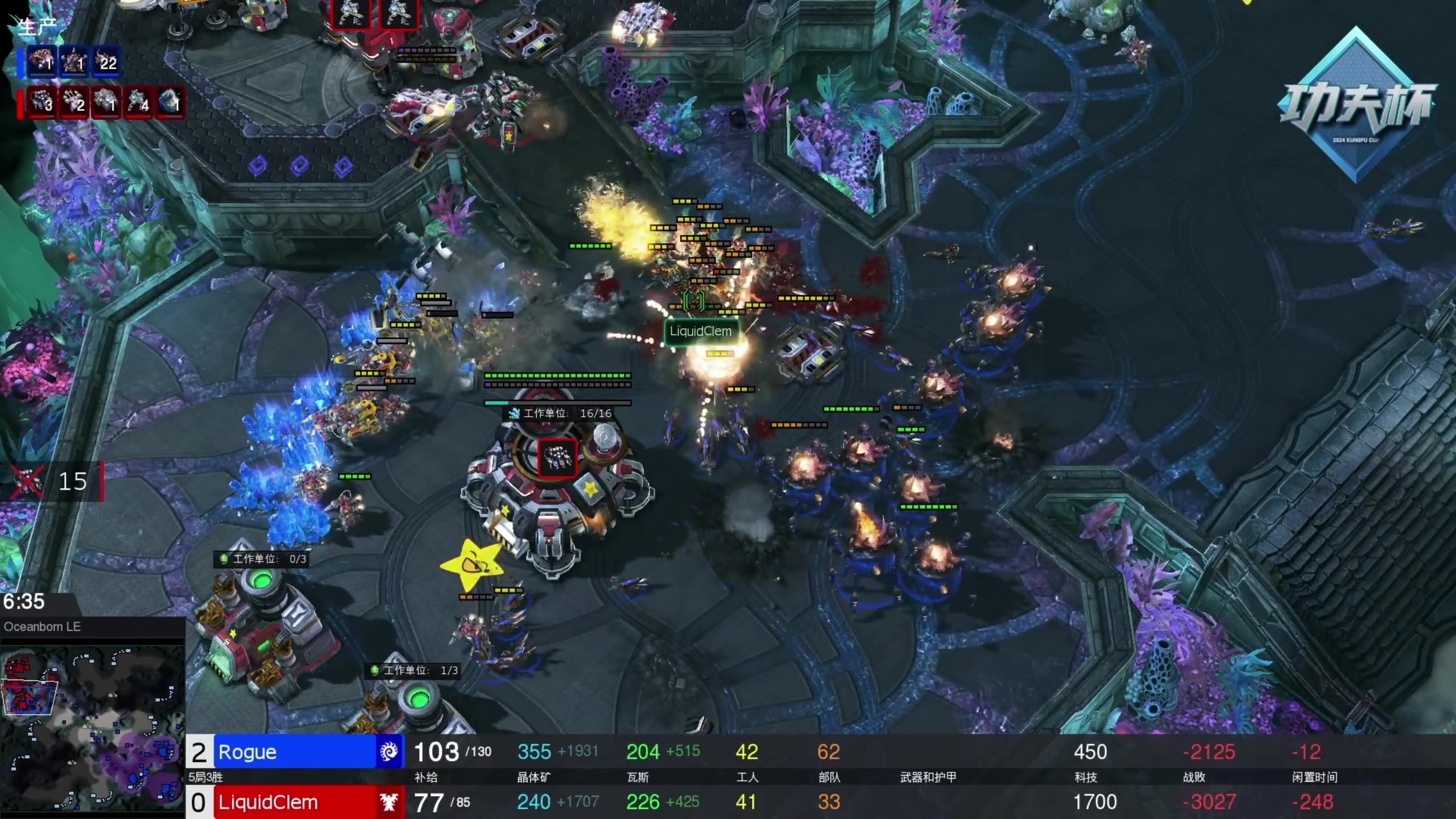Click the blue upgrade research icon in red row
The image size is (1456, 819).
coord(170,103)
